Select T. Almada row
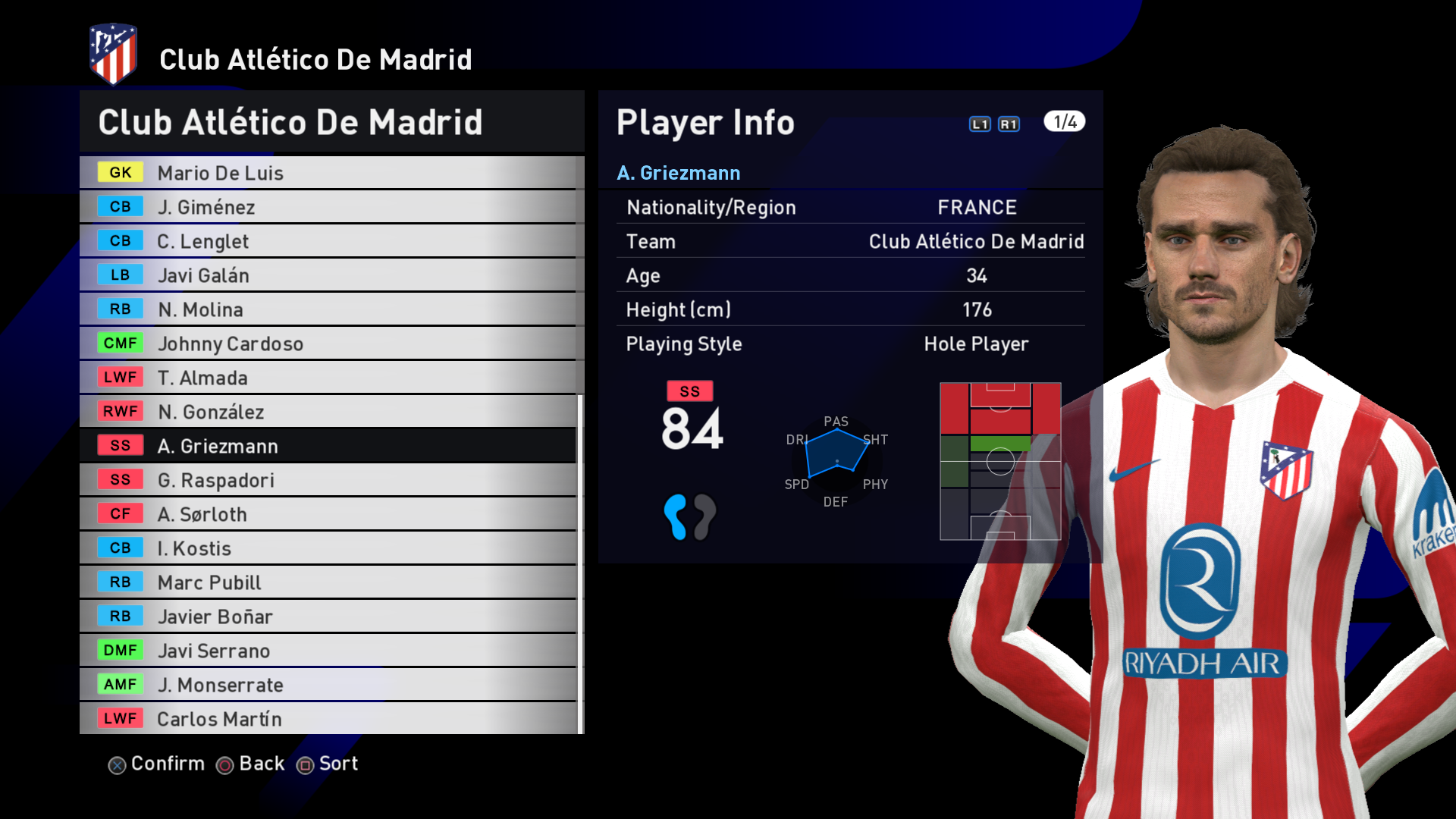 pos(328,378)
